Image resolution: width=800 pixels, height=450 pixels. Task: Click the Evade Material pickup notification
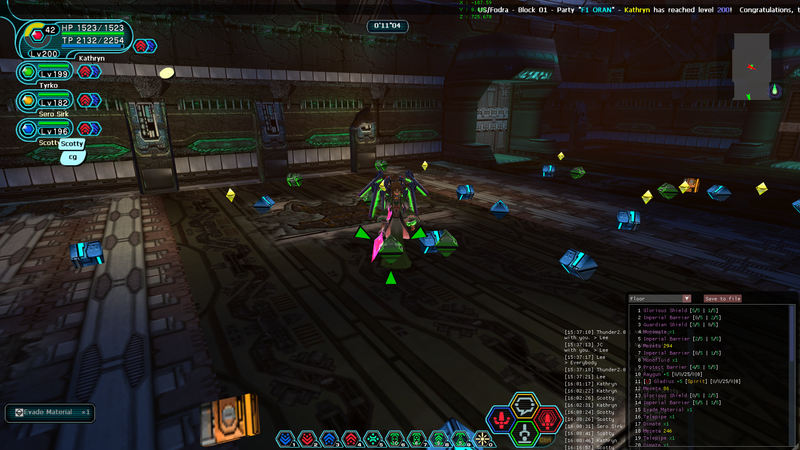point(49,412)
